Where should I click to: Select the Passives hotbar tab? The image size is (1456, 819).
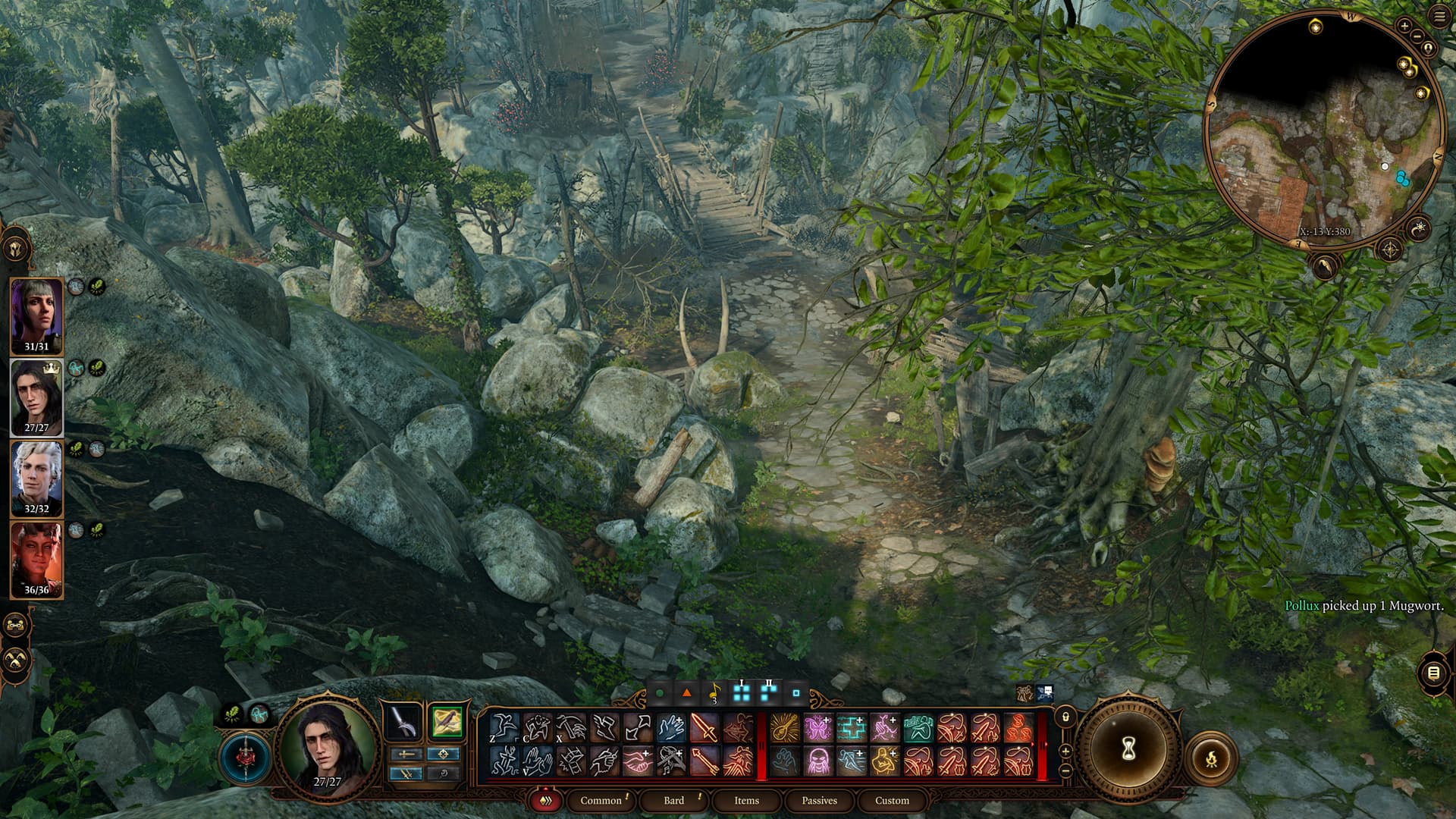[x=819, y=800]
